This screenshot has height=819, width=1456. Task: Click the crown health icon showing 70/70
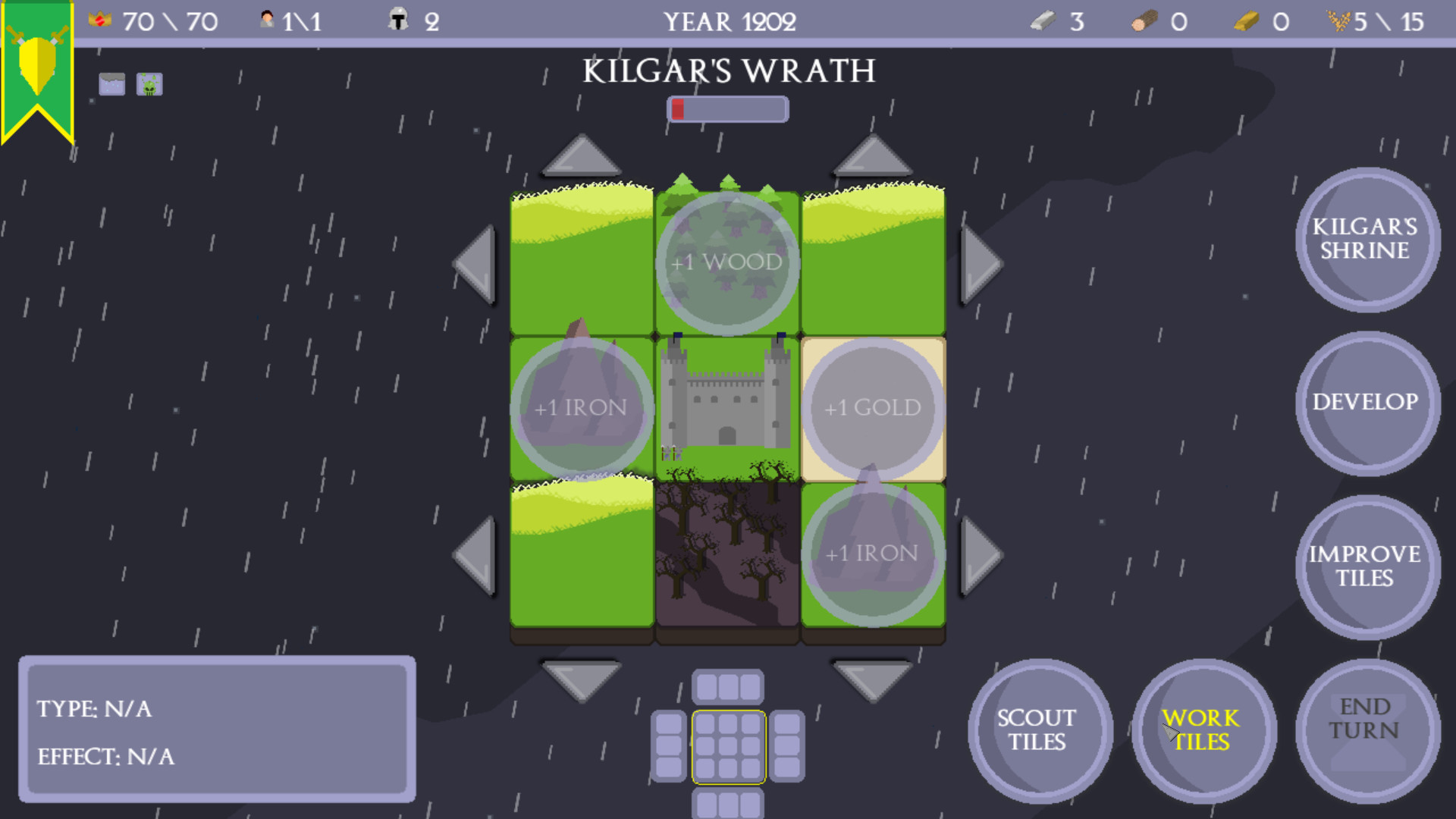click(101, 20)
